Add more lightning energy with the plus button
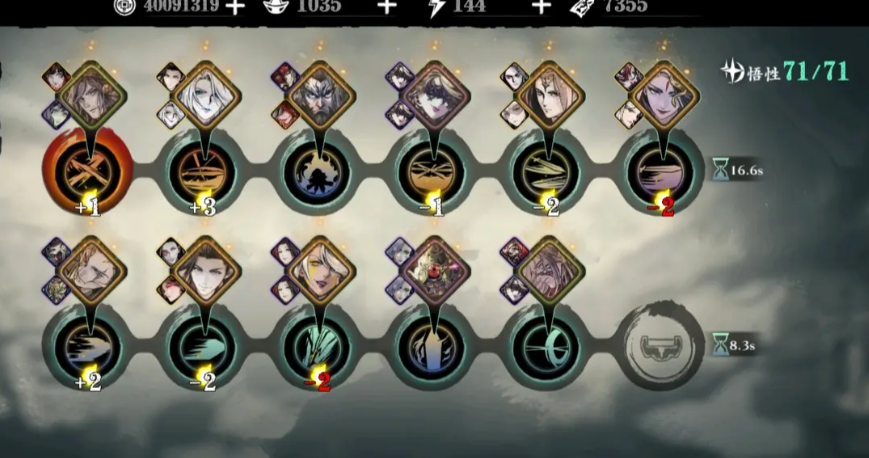Image resolution: width=869 pixels, height=458 pixels. [x=541, y=7]
